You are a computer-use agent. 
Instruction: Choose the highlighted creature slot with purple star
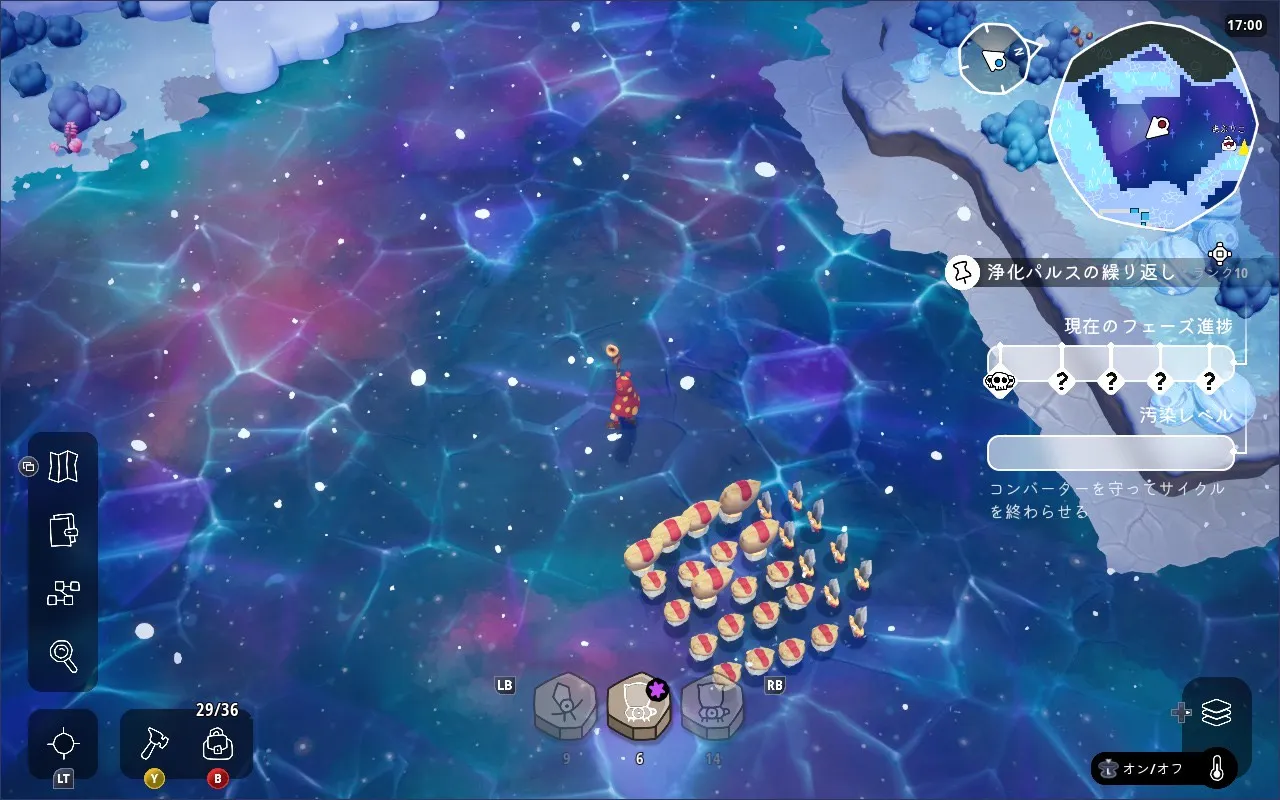click(639, 705)
